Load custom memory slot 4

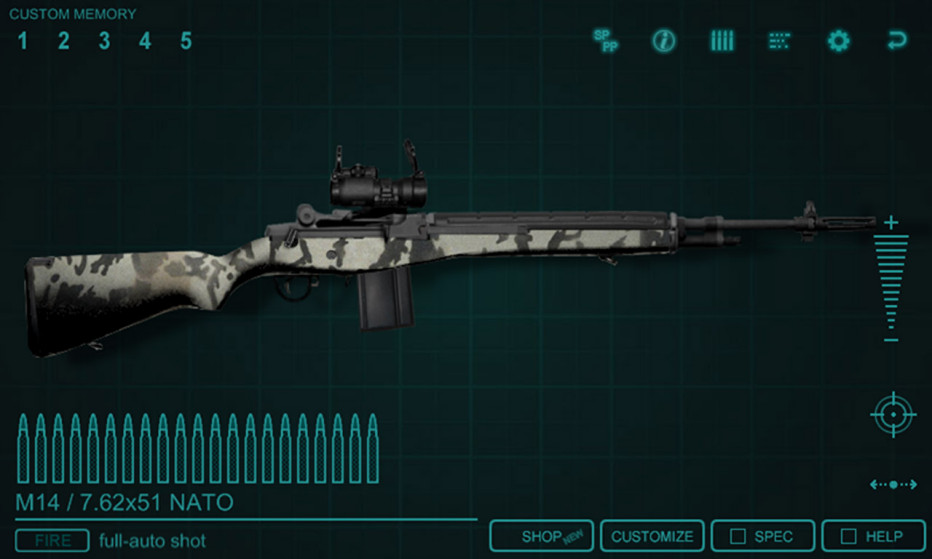(145, 41)
